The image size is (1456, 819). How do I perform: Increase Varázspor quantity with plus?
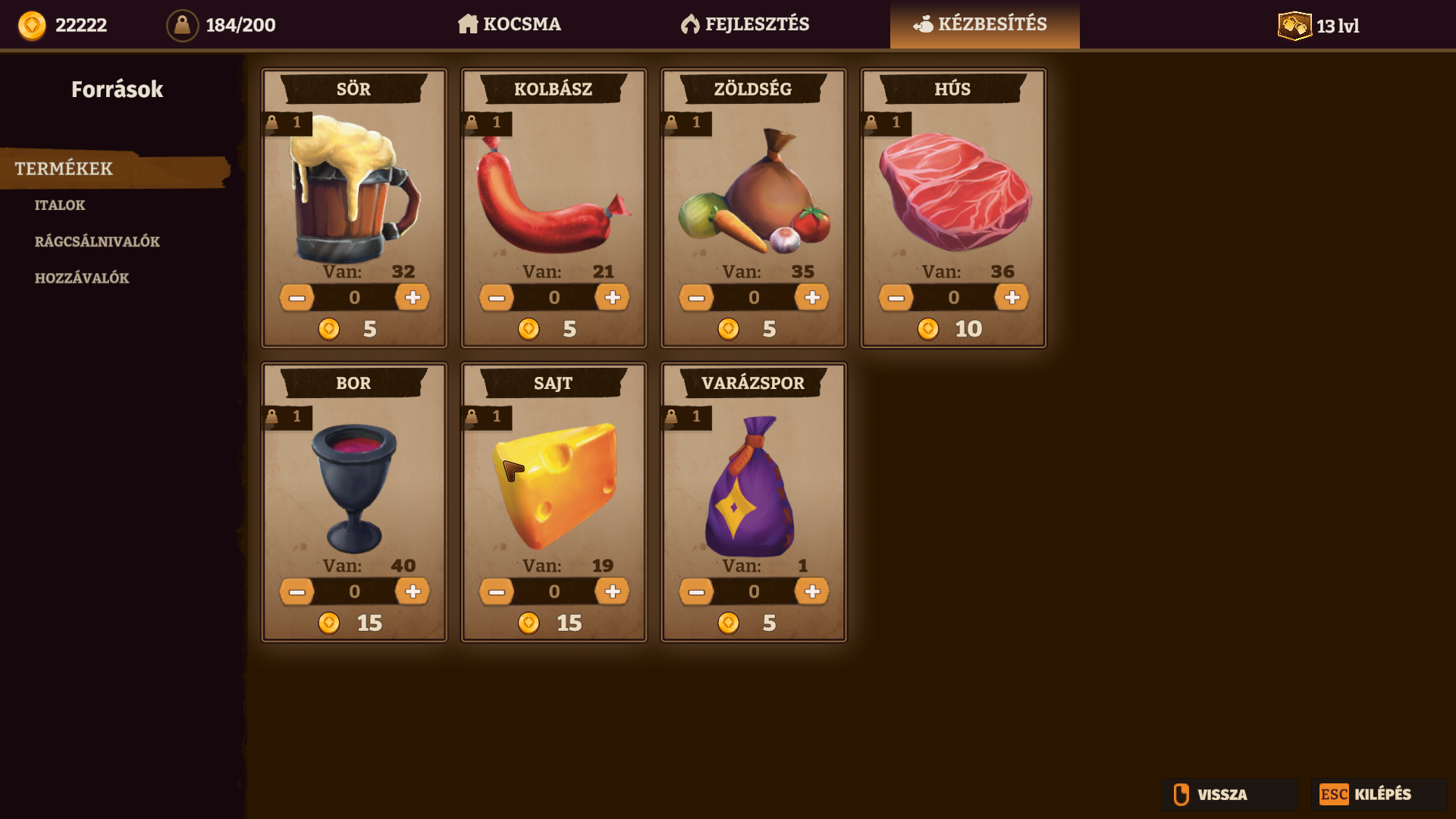812,591
